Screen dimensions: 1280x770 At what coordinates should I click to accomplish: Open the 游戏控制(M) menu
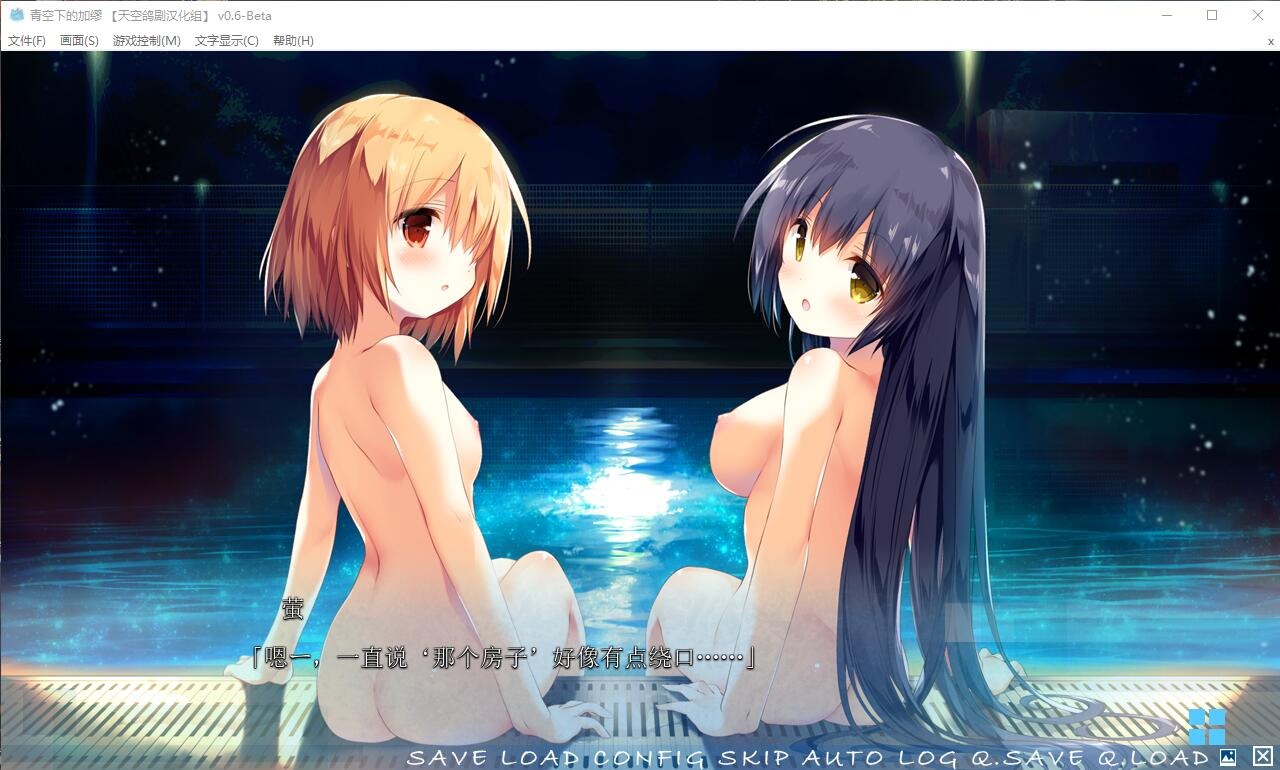[x=146, y=41]
